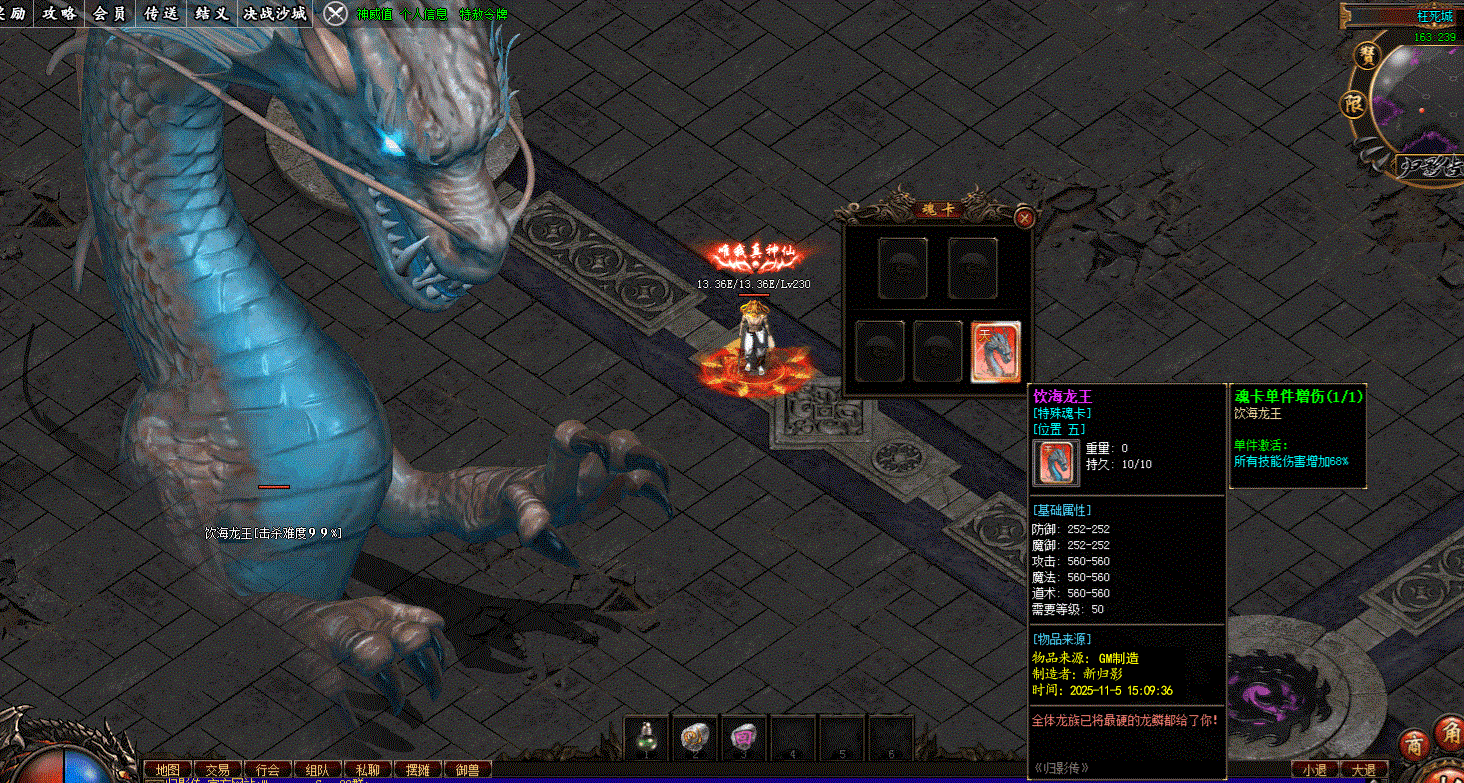The width and height of the screenshot is (1464, 783).
Task: Close the 魂卡 soul card window
Action: pyautogui.click(x=1023, y=217)
